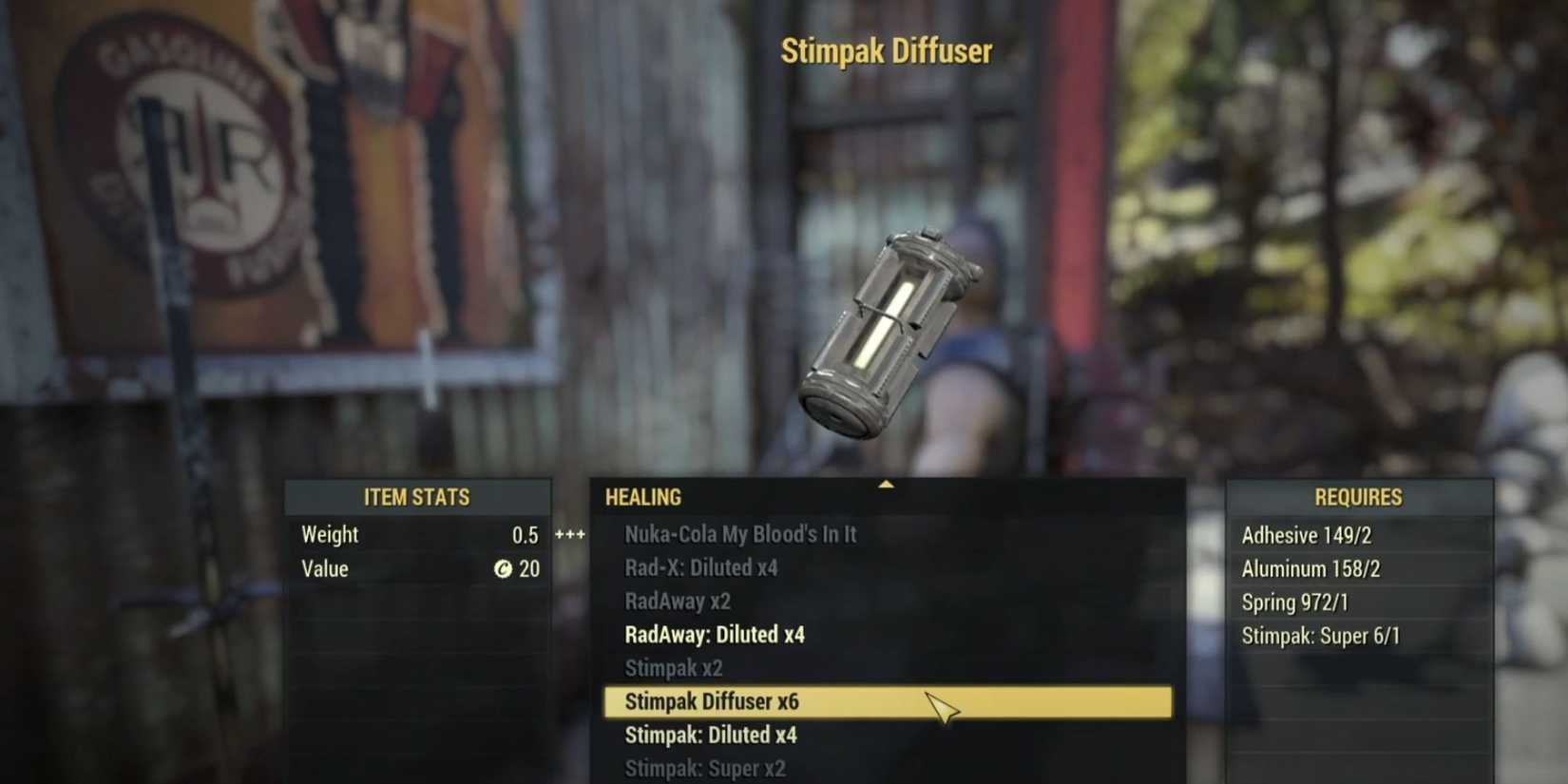This screenshot has height=784, width=1568.
Task: Select the RadAway: Diluted x4 list entry
Action: 714,635
